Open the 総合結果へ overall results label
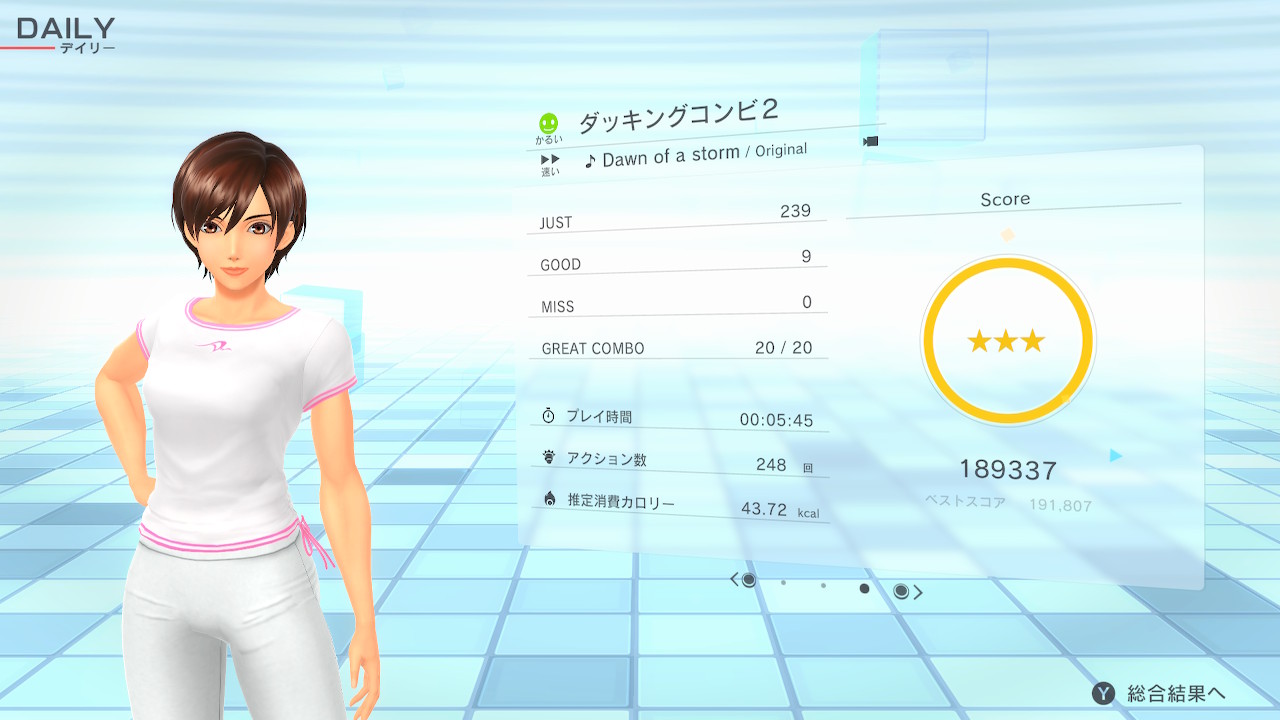The width and height of the screenshot is (1280, 720). pyautogui.click(x=1176, y=693)
